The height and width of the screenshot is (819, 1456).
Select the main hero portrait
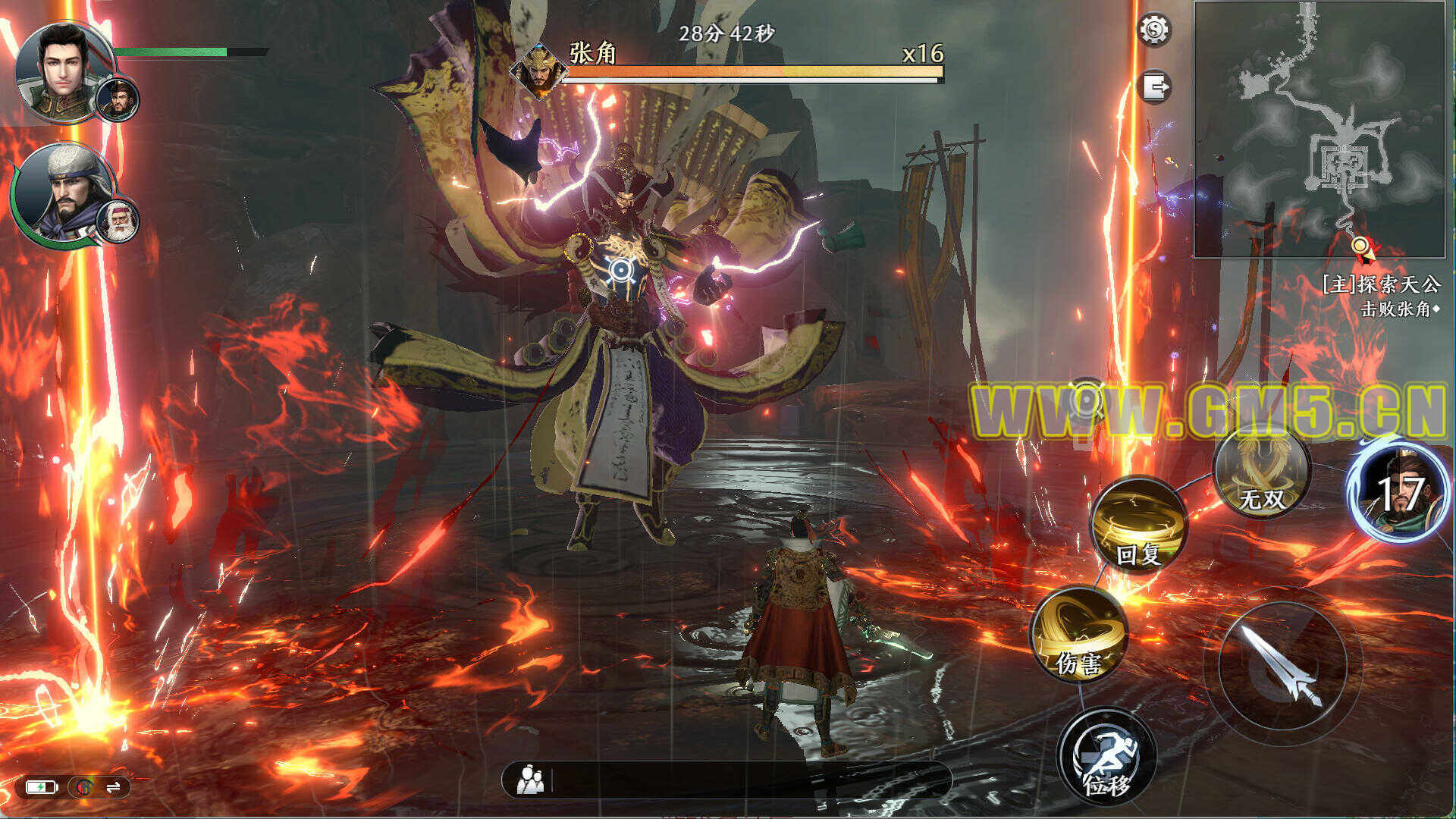point(64,71)
